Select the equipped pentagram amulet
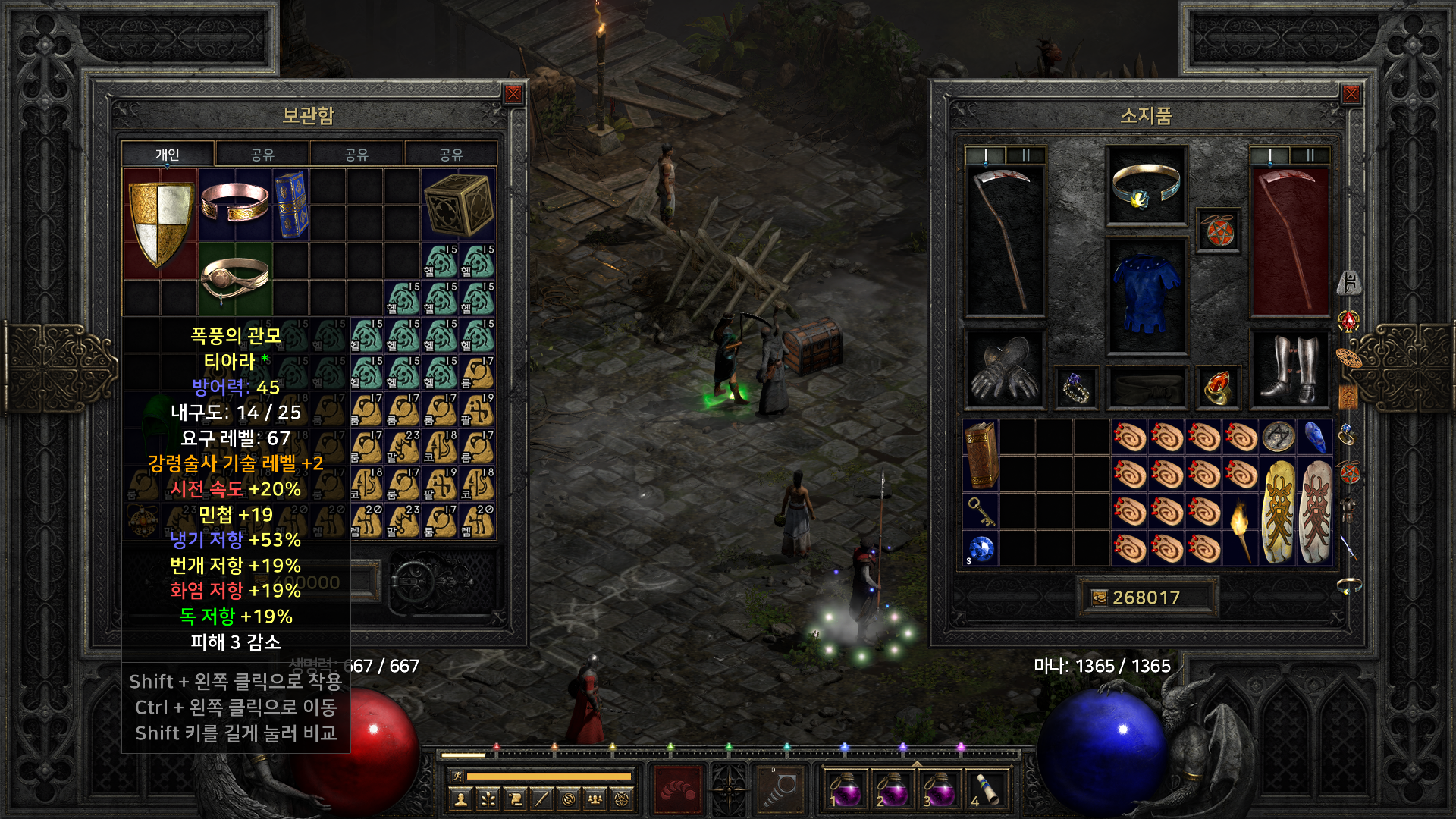Screen dimensions: 1456x819 pos(1218,231)
